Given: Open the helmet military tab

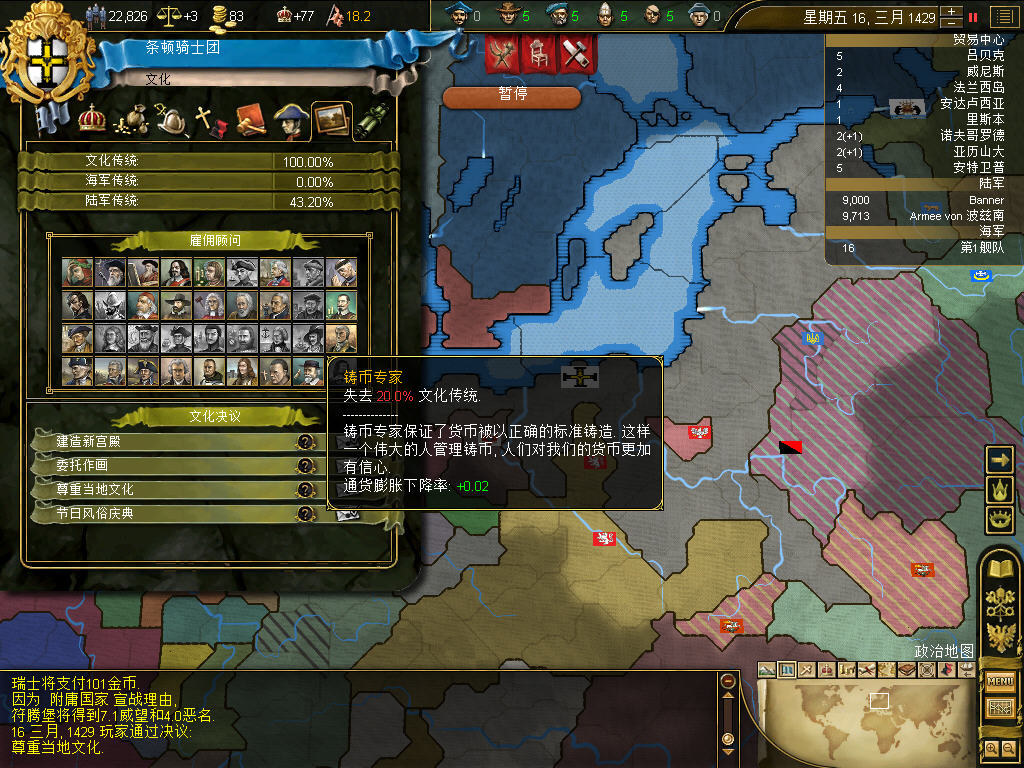Looking at the screenshot, I should point(171,120).
